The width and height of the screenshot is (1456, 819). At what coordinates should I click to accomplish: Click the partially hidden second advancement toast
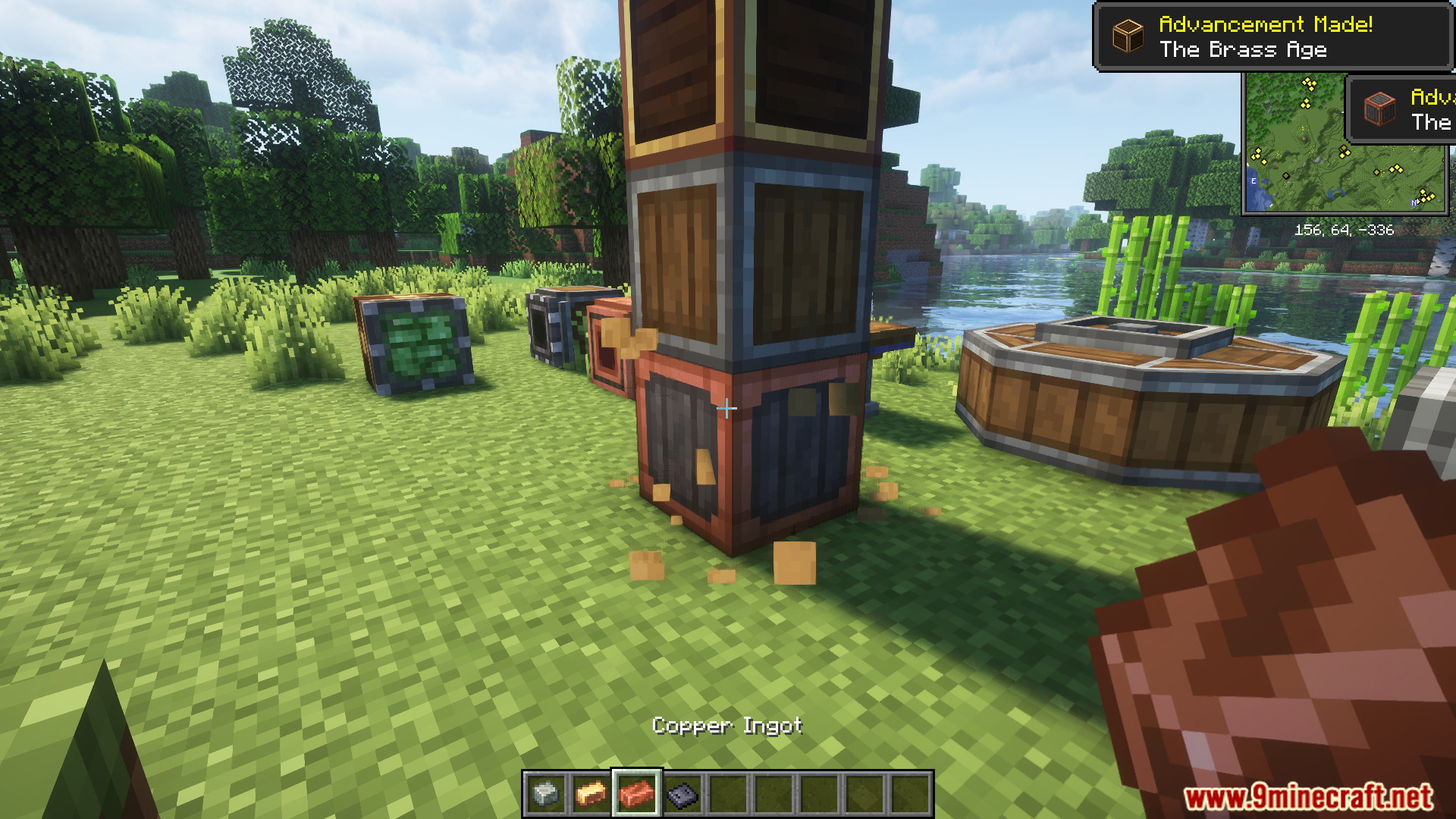coord(1401,110)
